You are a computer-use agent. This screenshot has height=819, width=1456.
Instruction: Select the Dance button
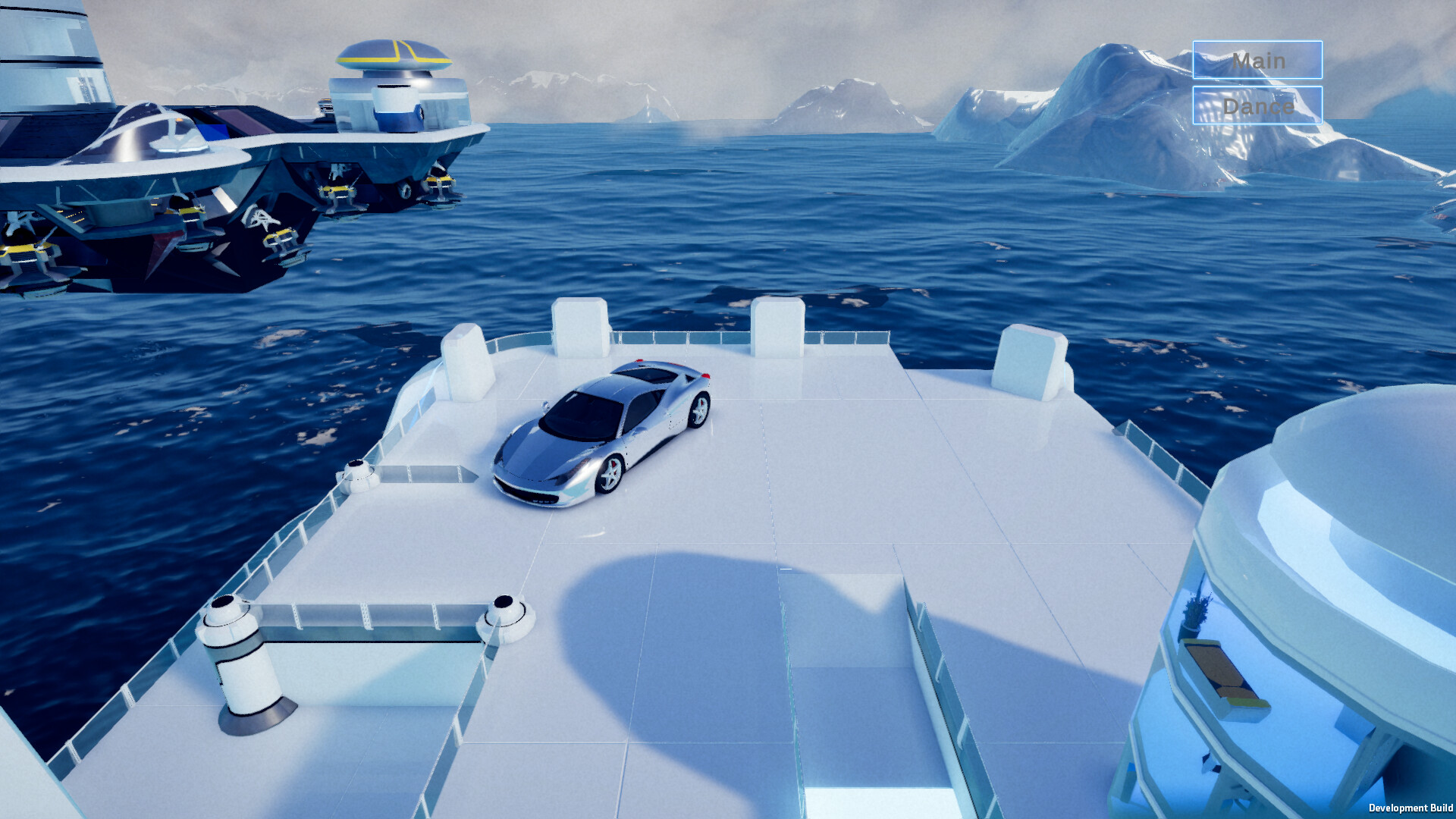click(x=1257, y=105)
